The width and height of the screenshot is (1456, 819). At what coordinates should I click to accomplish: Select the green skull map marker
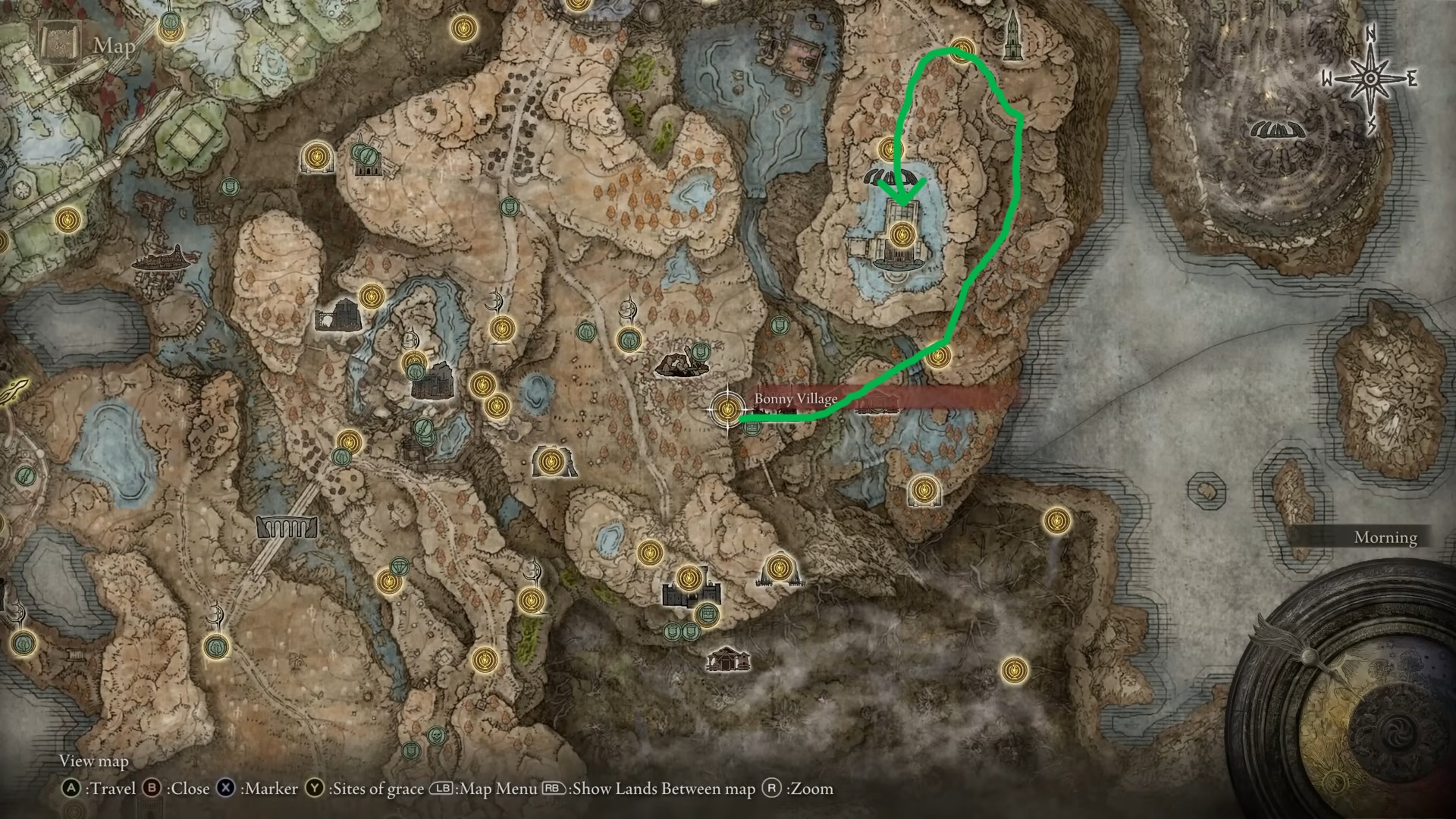coord(436,736)
